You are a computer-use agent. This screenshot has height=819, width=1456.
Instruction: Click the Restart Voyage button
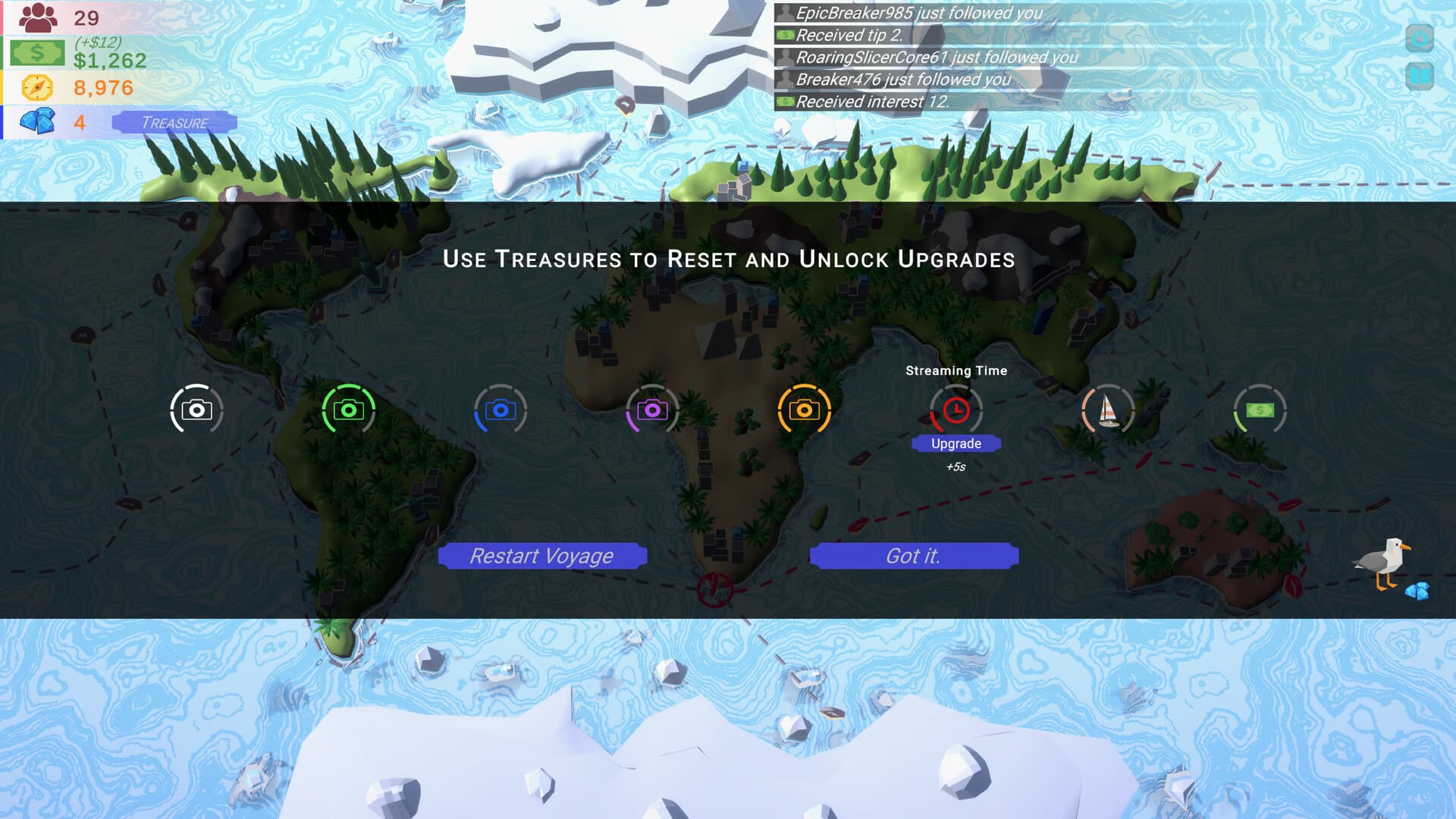[542, 555]
